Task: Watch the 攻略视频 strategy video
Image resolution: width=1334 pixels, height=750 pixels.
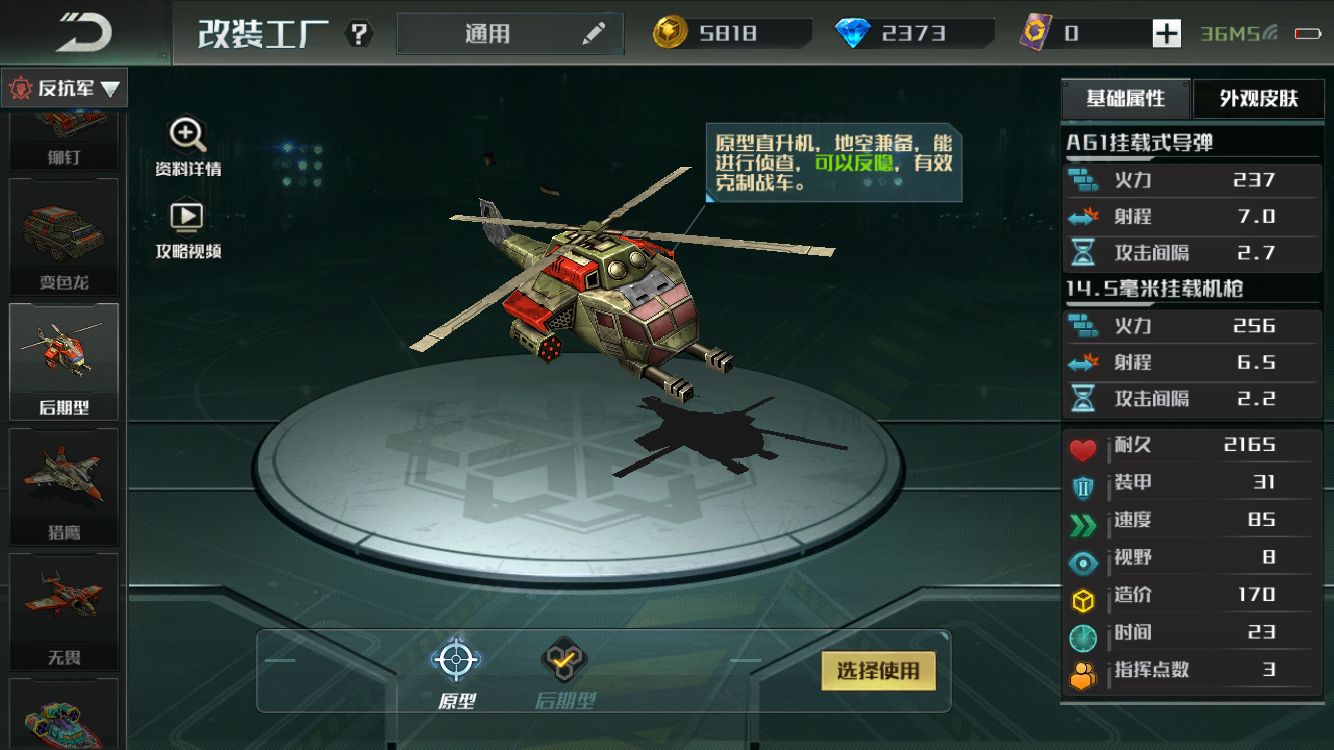Action: [187, 230]
